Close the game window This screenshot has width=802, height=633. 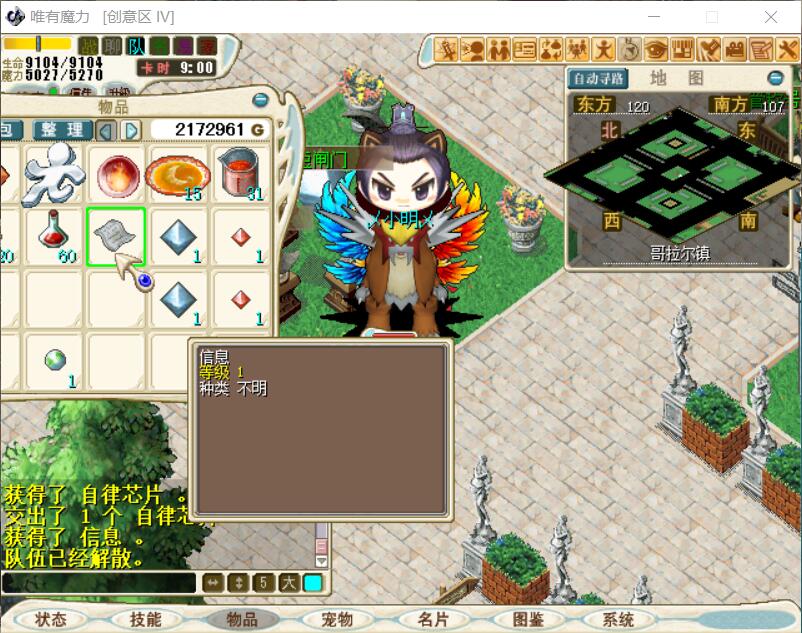click(771, 17)
